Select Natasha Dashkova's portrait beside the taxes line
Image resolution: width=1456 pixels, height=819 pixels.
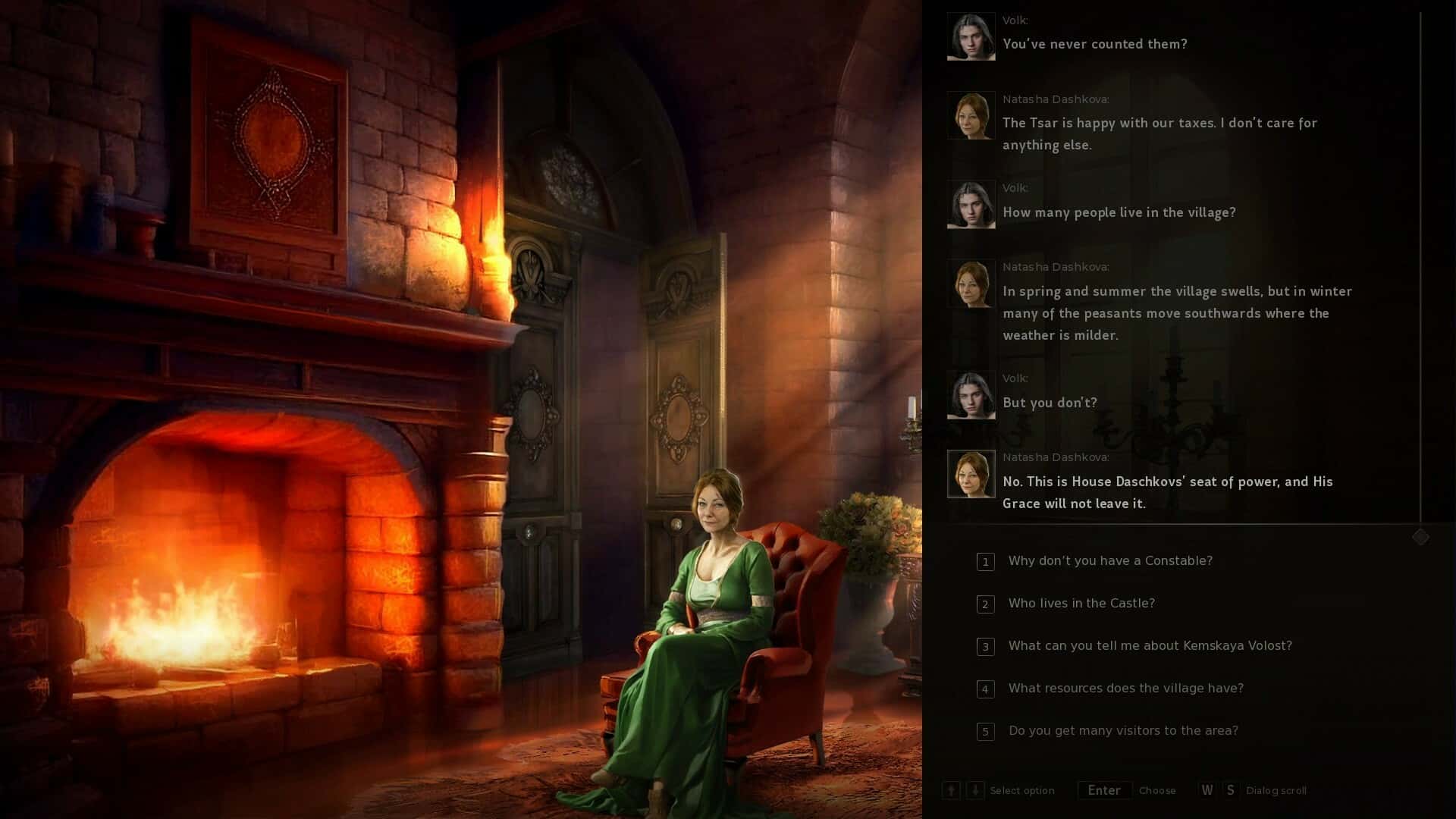point(971,115)
